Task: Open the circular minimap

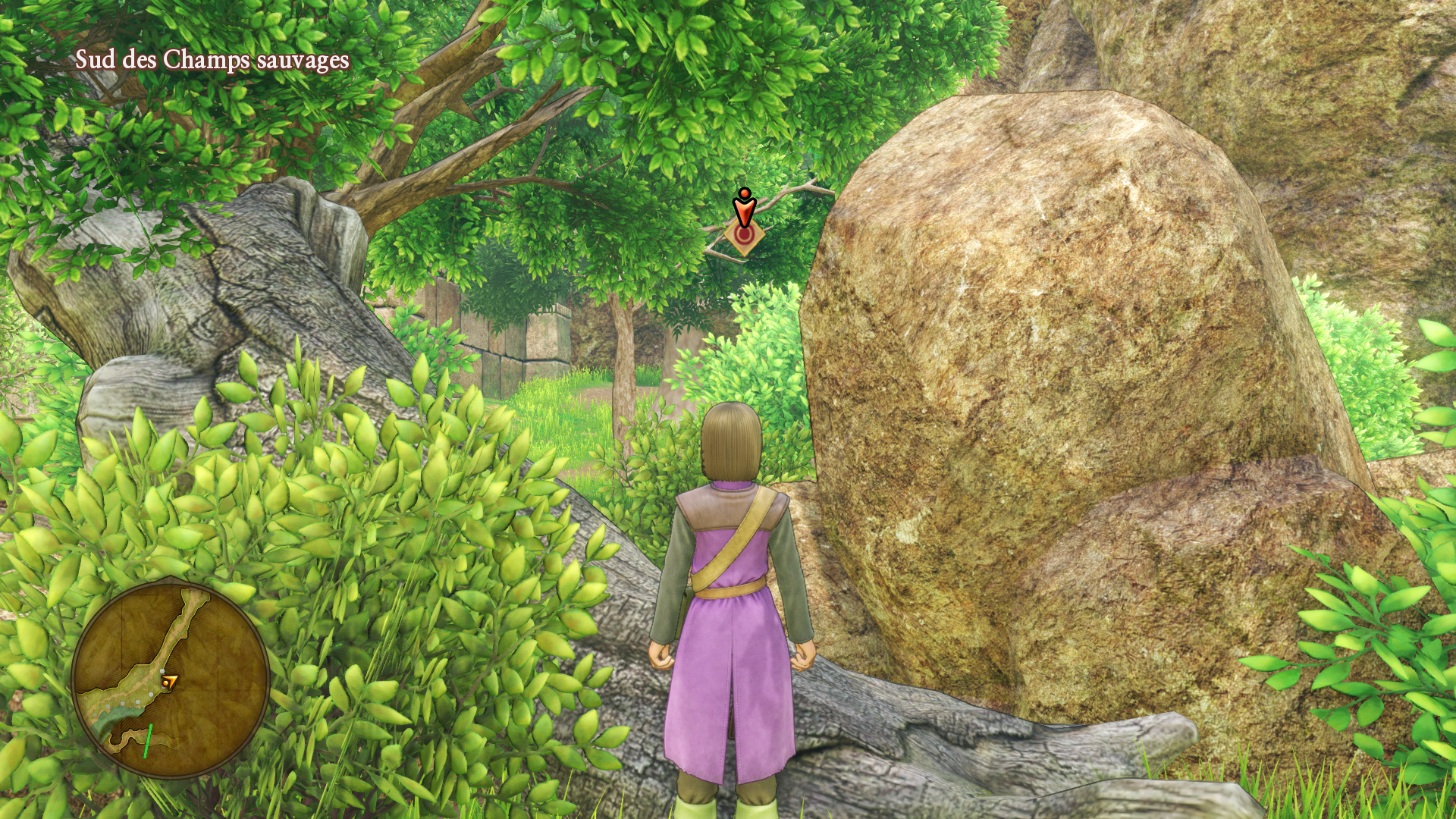Action: [171, 679]
